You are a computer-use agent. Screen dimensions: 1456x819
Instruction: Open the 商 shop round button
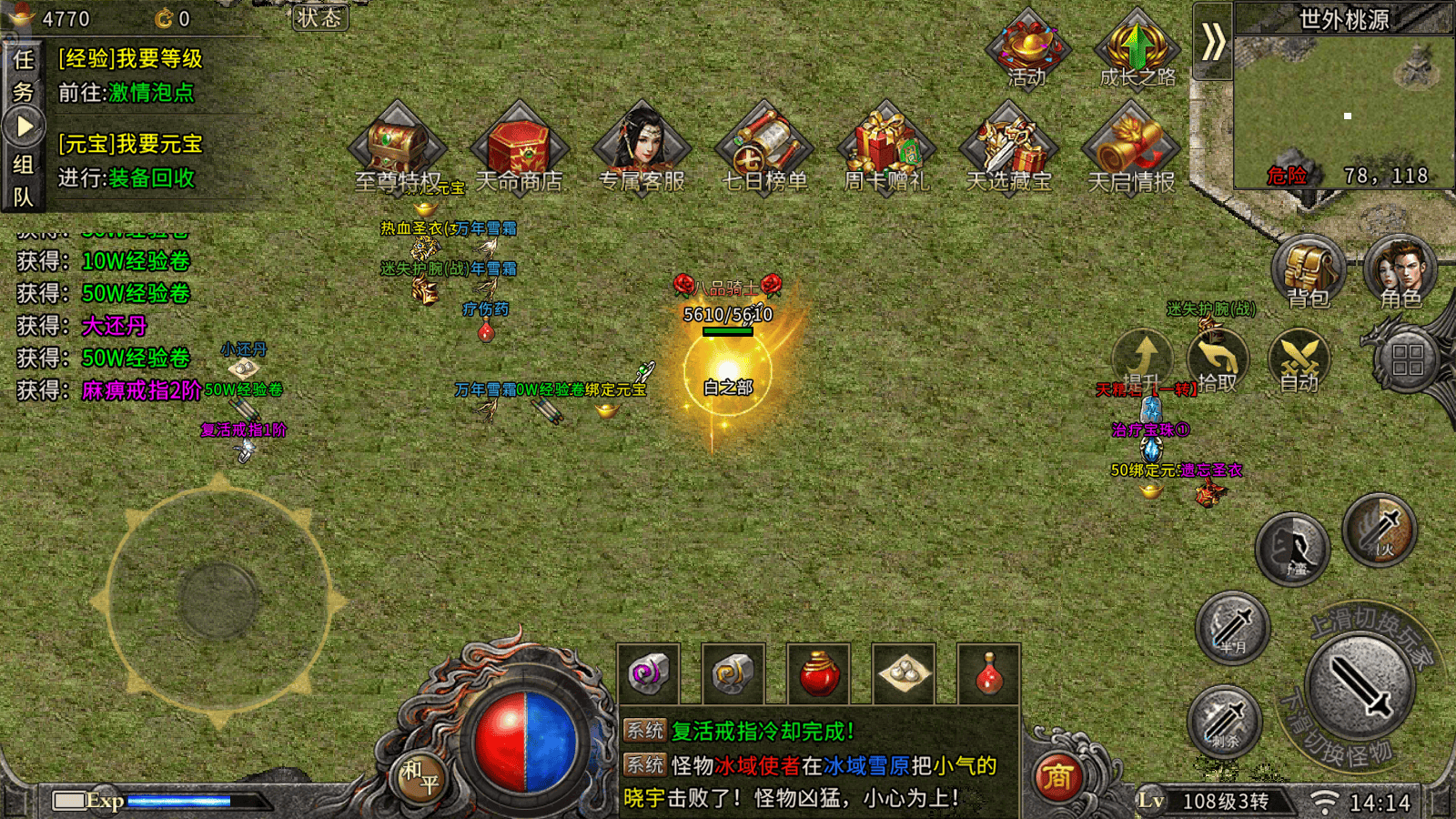click(1057, 776)
